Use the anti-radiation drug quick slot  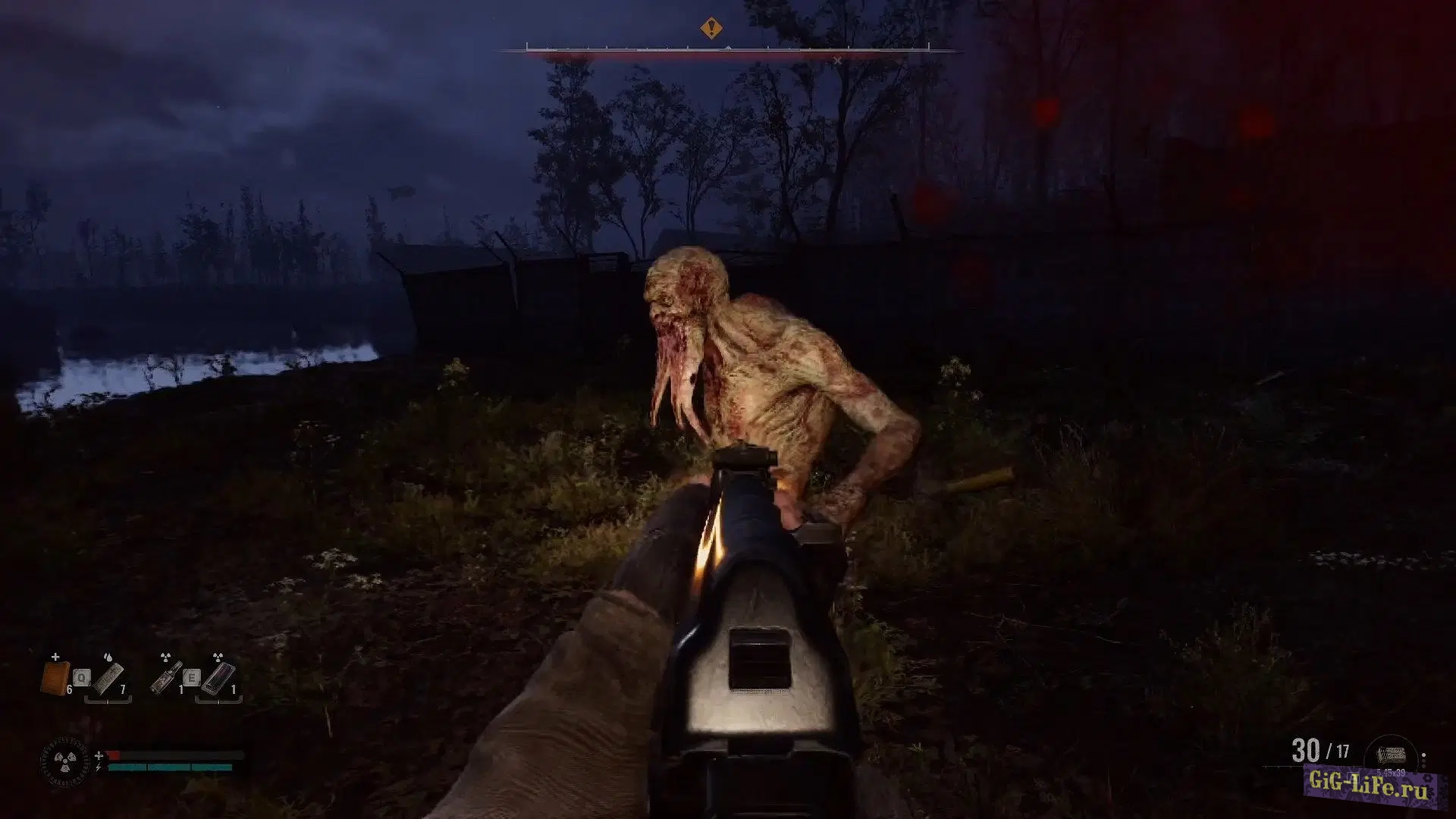218,677
